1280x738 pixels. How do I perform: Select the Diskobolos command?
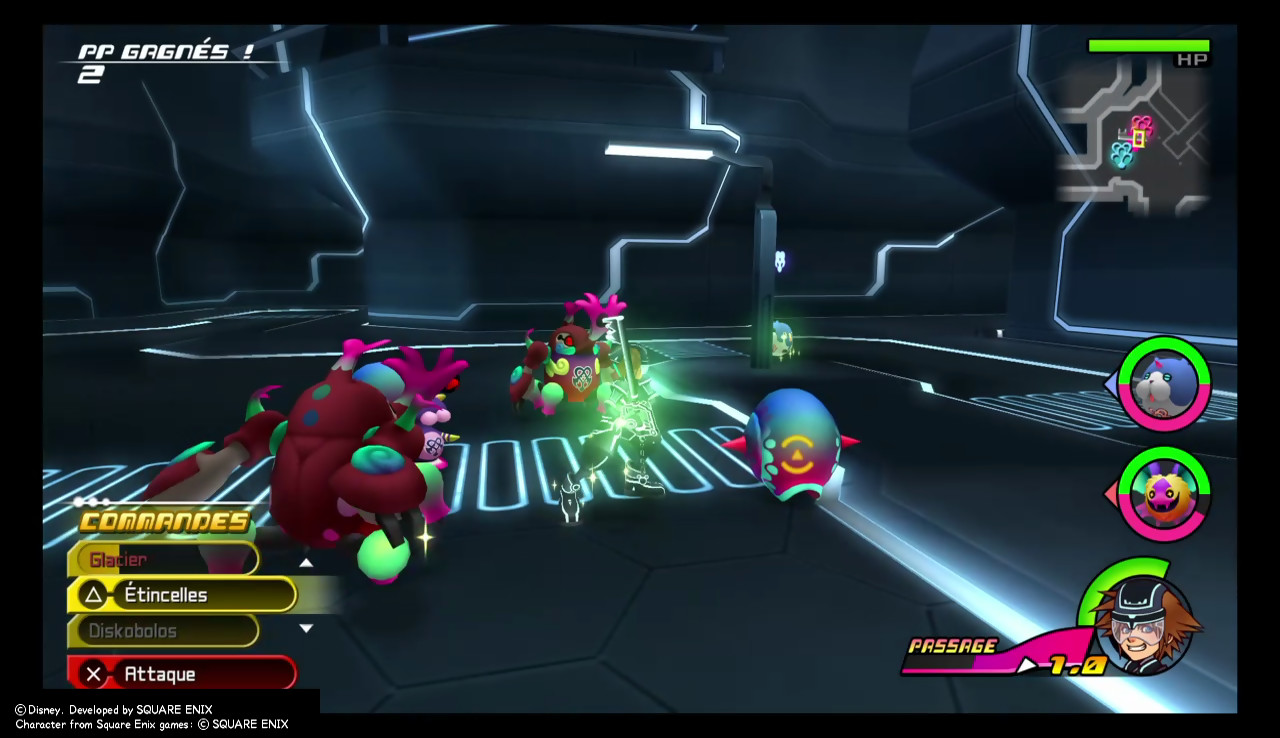pos(163,631)
